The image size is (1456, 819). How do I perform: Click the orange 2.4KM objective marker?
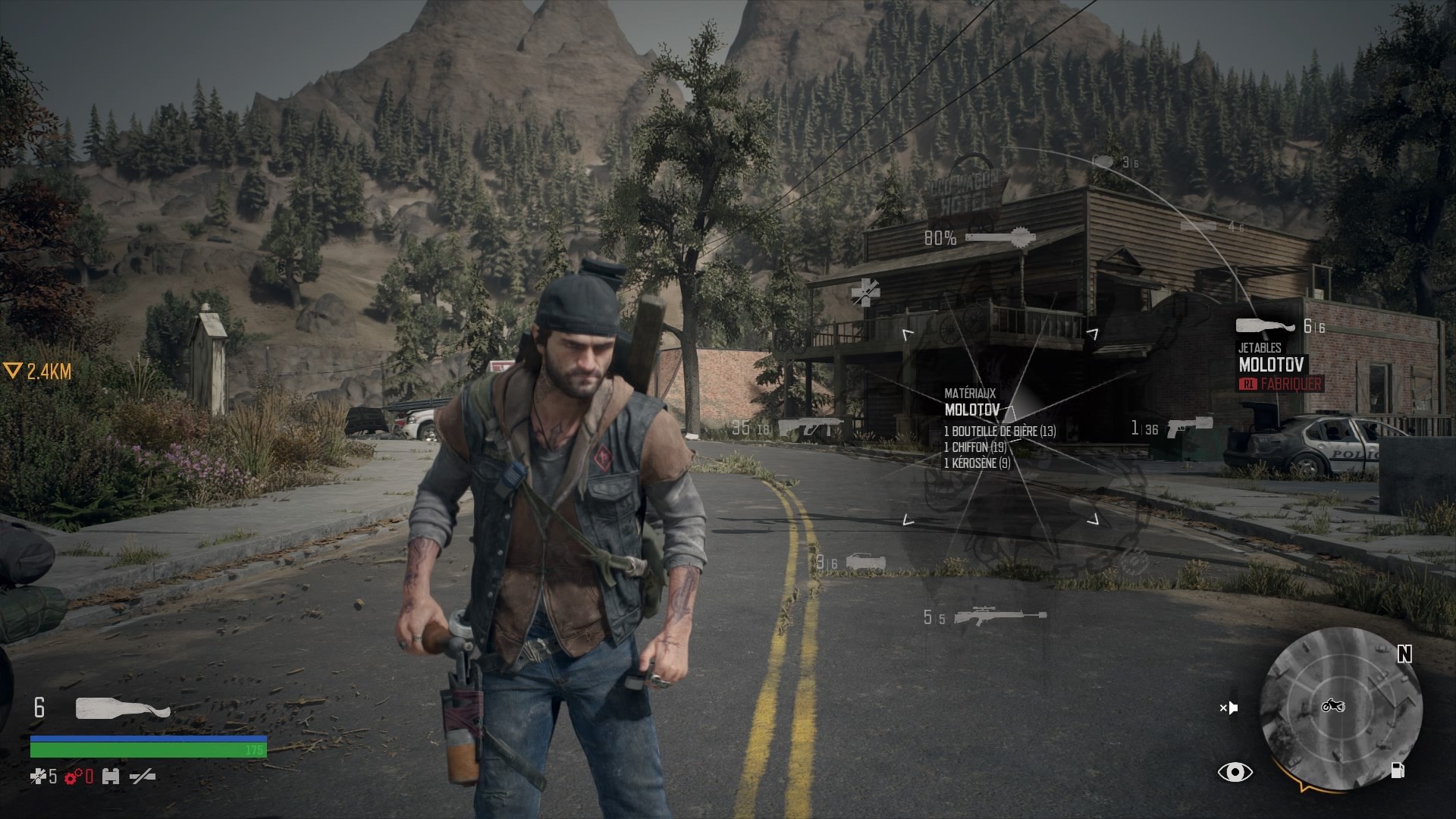[38, 372]
